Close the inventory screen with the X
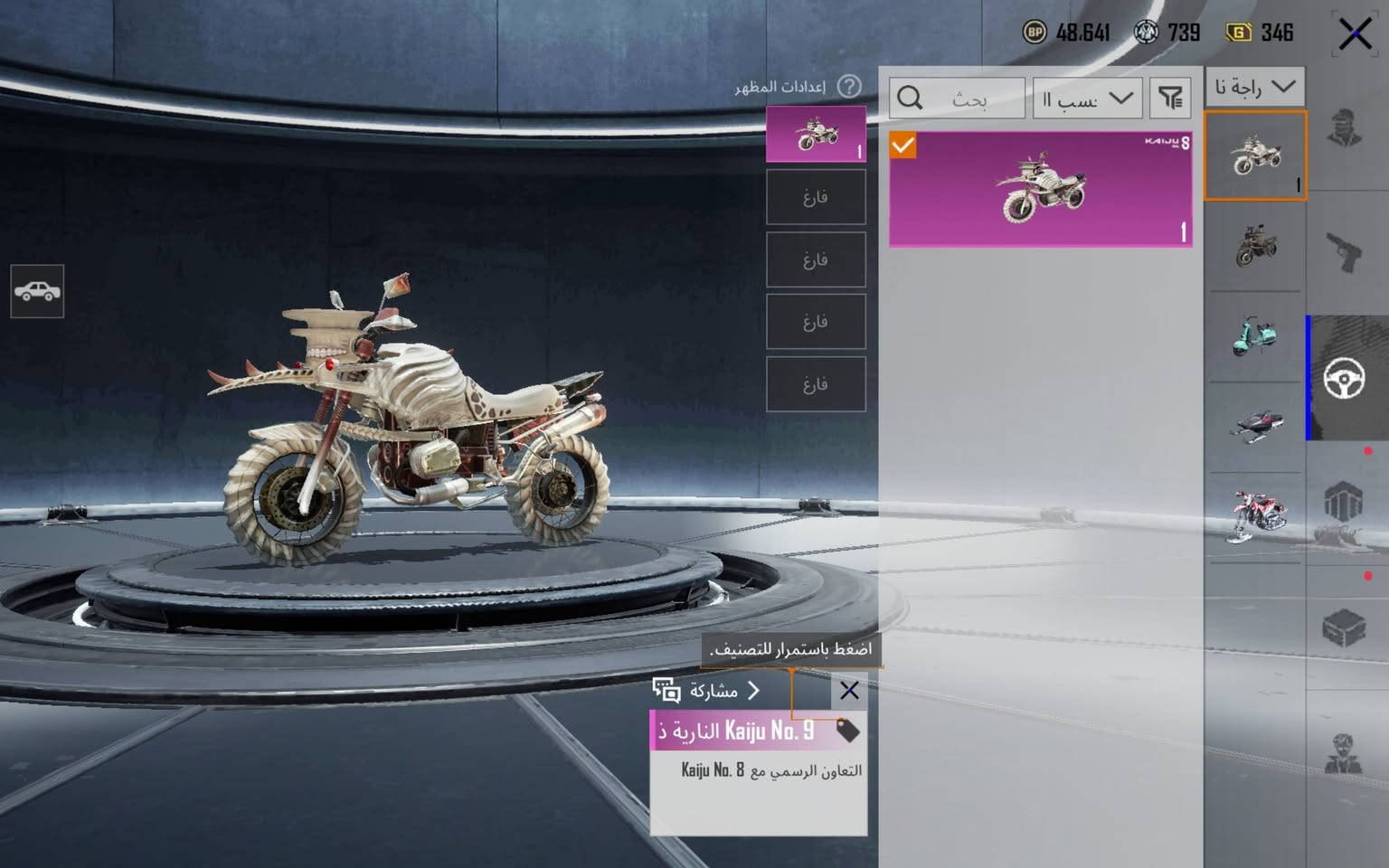Image resolution: width=1389 pixels, height=868 pixels. 1354,35
